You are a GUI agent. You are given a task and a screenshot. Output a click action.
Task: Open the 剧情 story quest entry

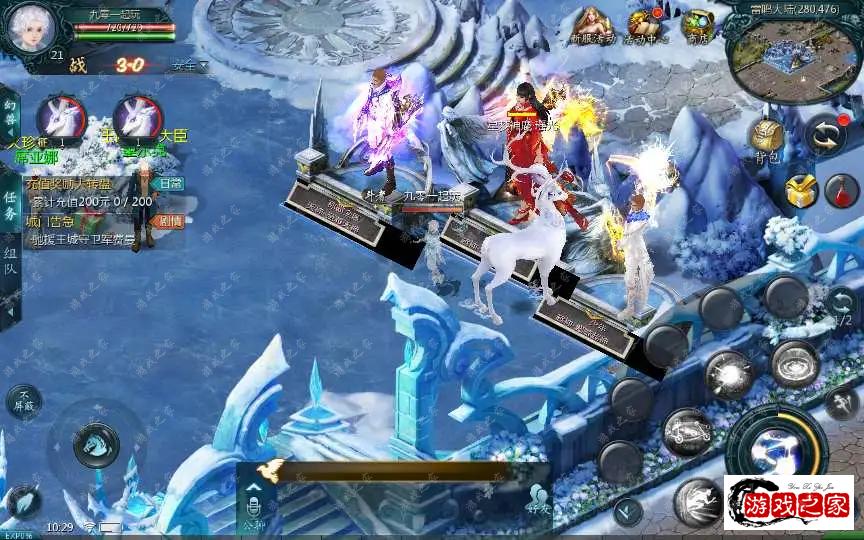point(170,221)
